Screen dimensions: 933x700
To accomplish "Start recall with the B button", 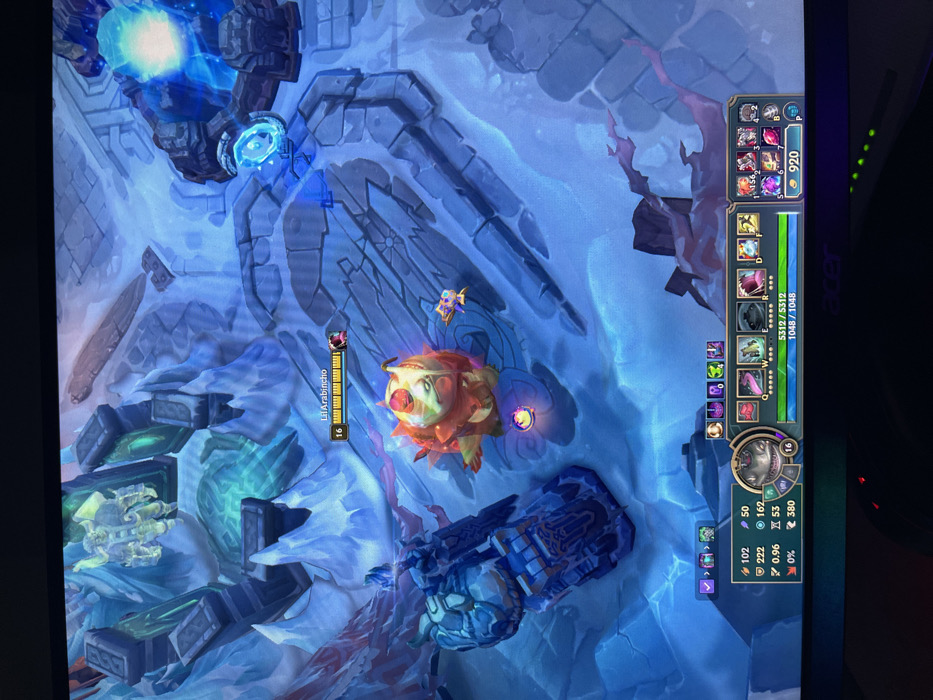I will pyautogui.click(x=771, y=112).
